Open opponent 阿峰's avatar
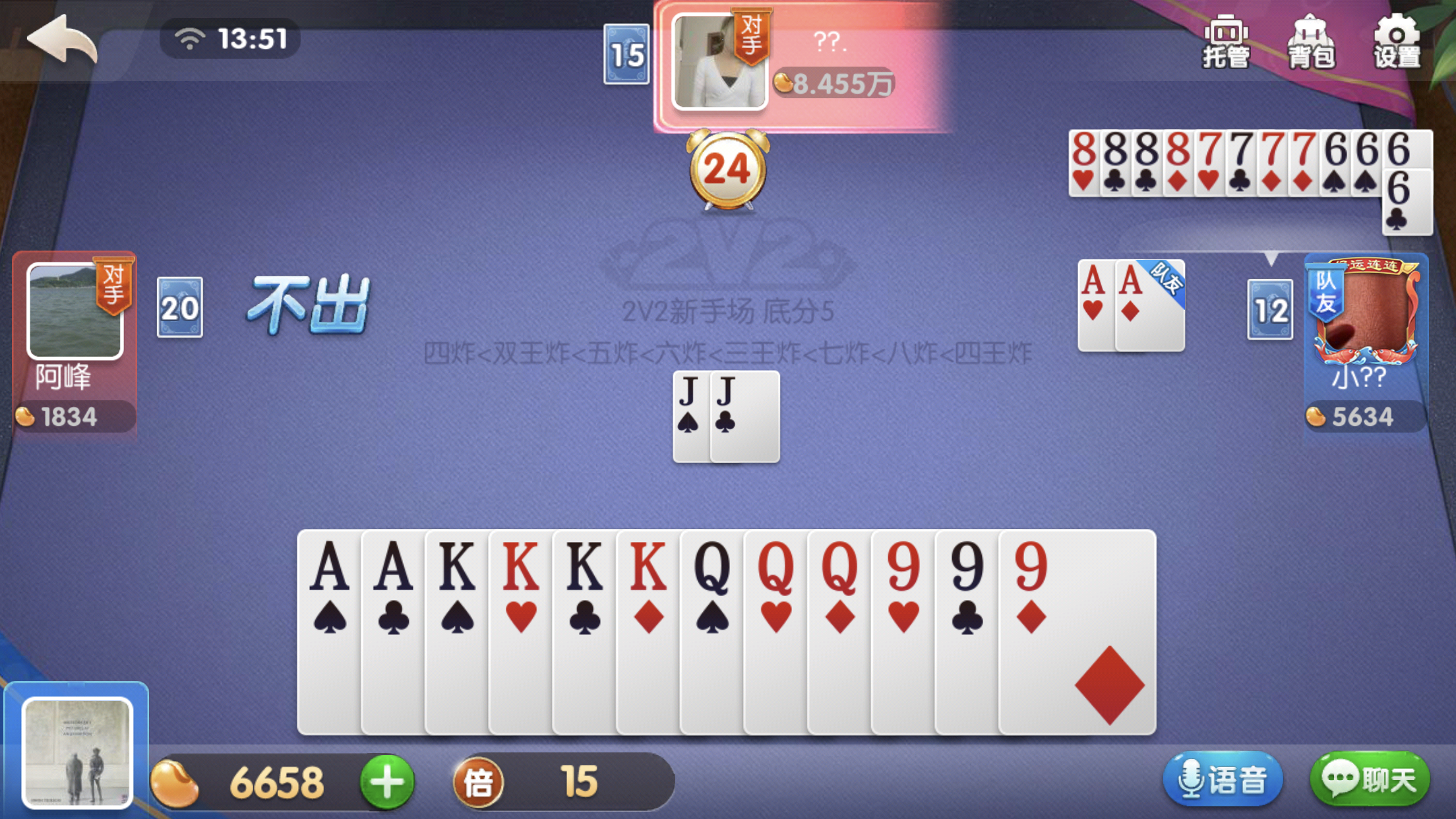The image size is (1456, 819). pyautogui.click(x=75, y=311)
